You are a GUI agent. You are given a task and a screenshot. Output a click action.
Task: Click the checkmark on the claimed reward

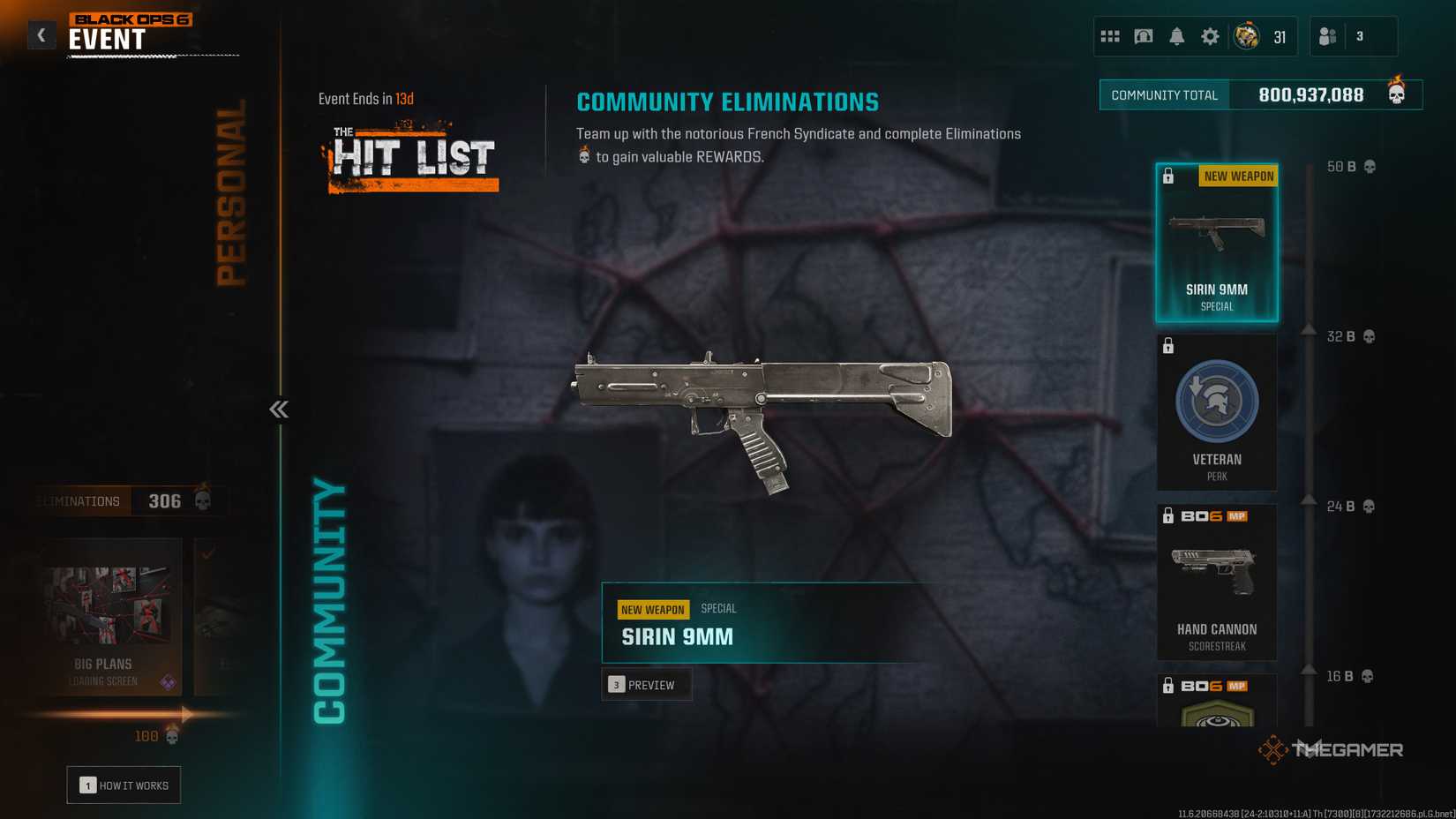206,552
